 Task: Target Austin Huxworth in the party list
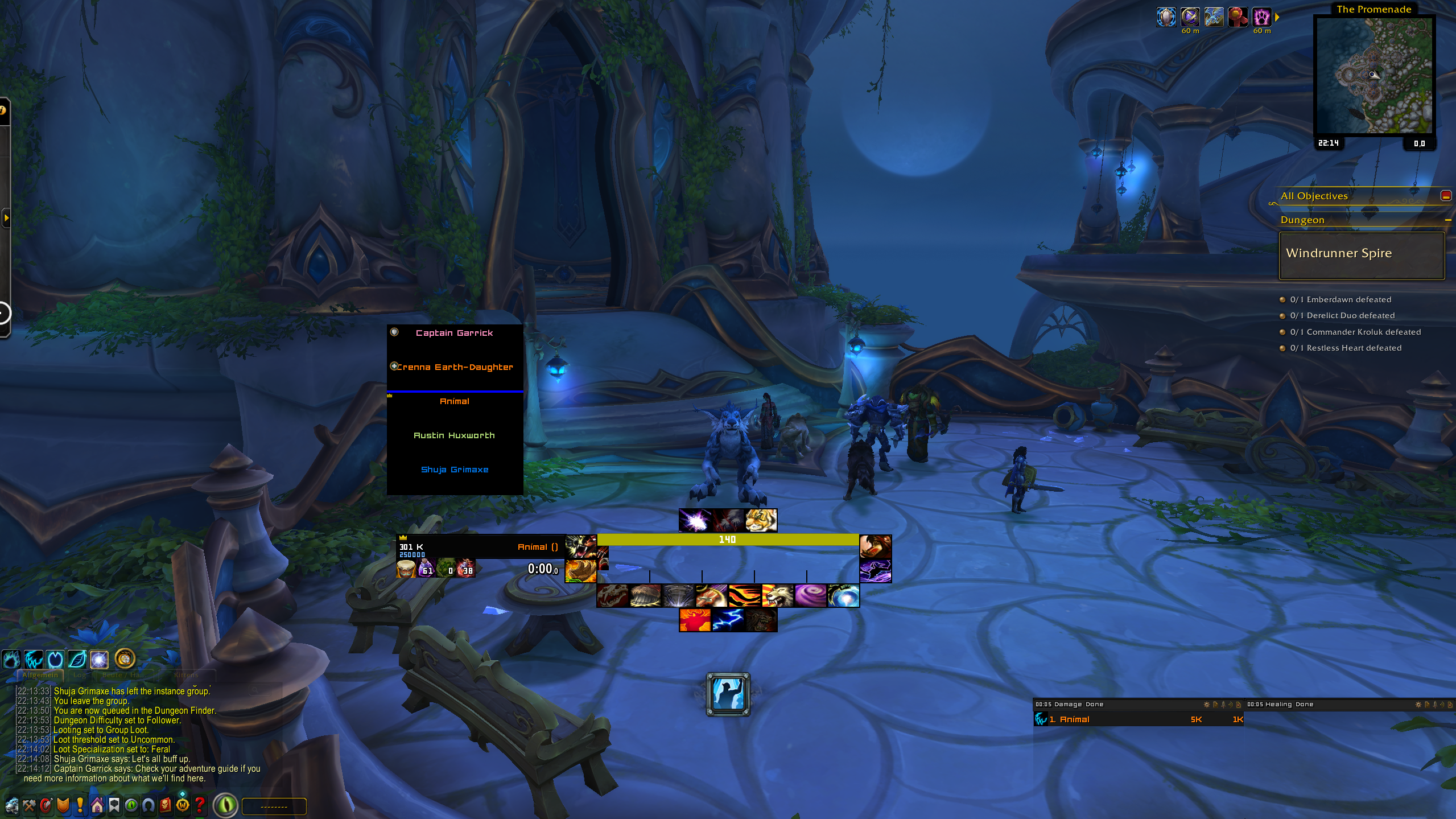click(x=454, y=435)
